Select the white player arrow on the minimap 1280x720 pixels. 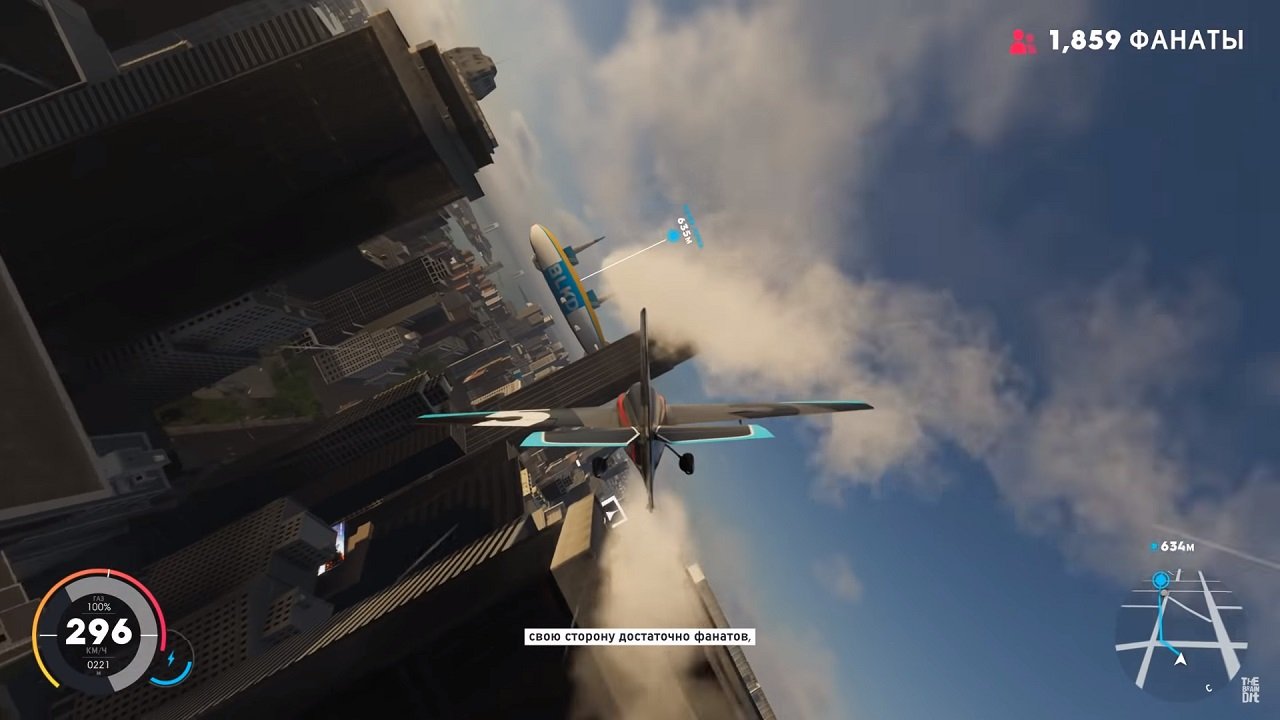(x=1180, y=660)
